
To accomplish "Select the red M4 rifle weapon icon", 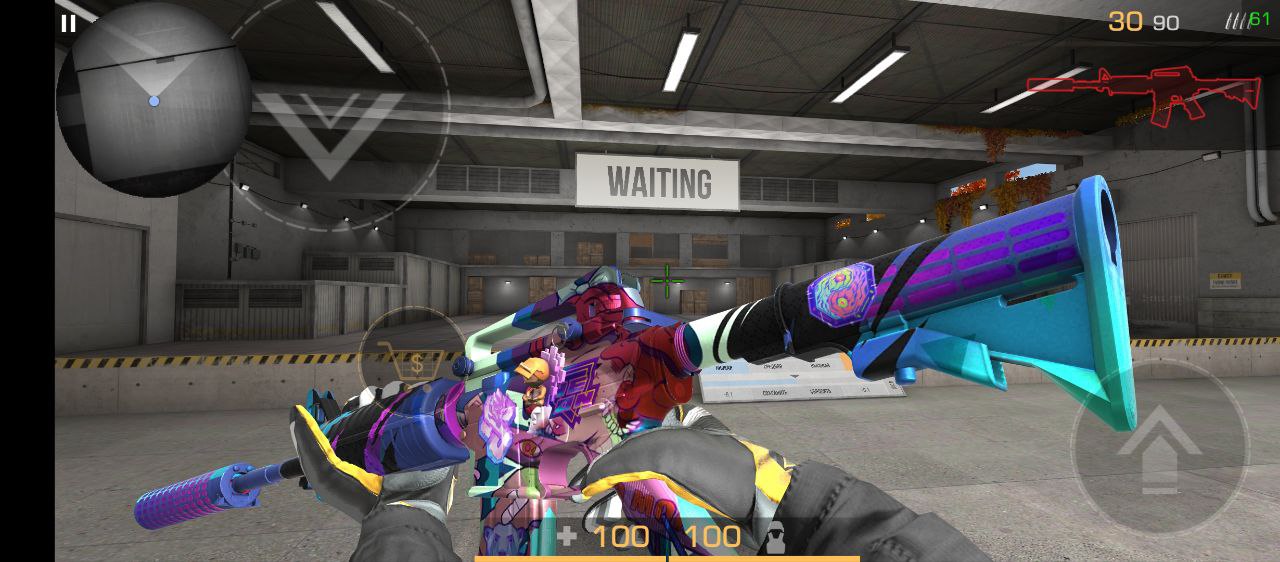I will click(x=1146, y=95).
